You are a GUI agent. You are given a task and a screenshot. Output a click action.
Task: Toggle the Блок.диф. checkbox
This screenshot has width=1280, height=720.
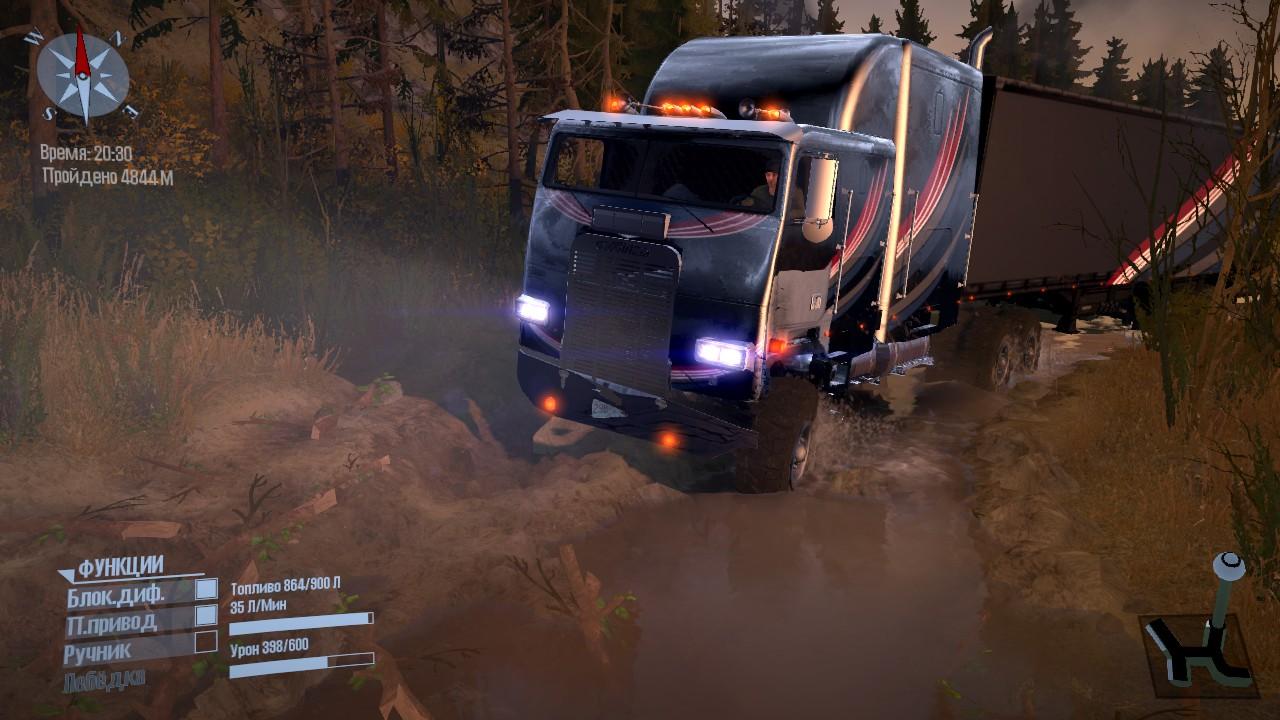click(x=206, y=589)
